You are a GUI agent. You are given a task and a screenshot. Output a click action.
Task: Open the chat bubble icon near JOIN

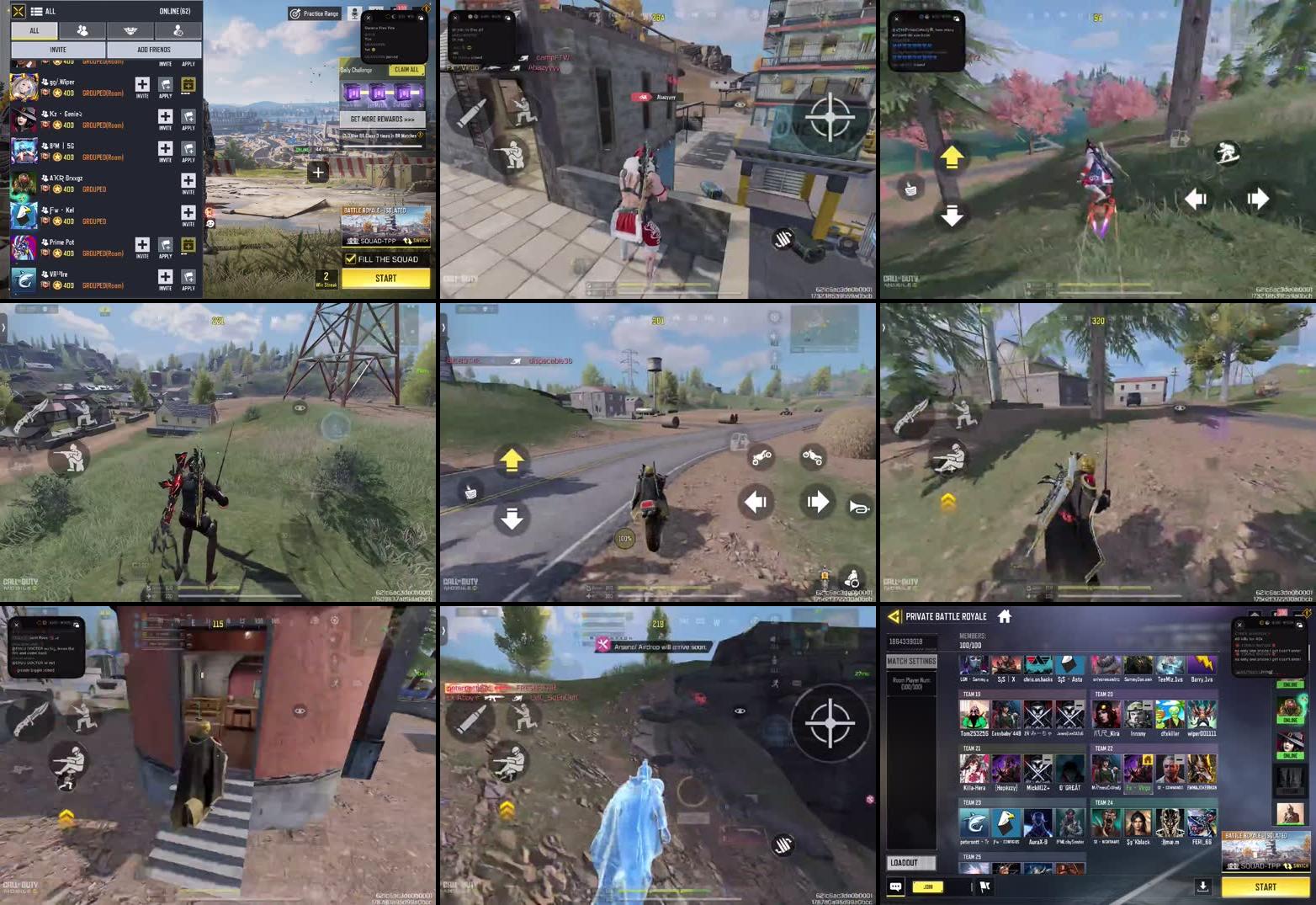coord(895,886)
